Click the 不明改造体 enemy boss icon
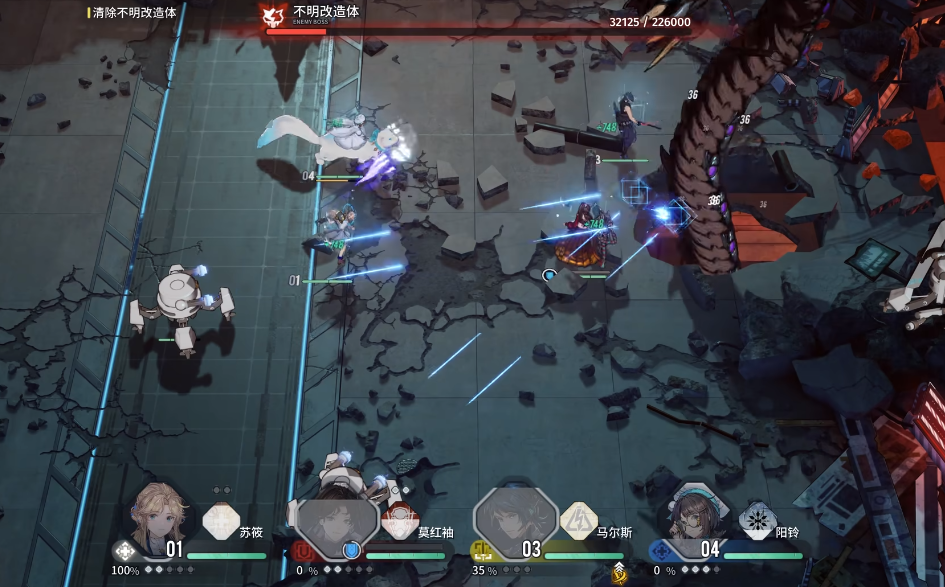The image size is (945, 587). tap(271, 16)
